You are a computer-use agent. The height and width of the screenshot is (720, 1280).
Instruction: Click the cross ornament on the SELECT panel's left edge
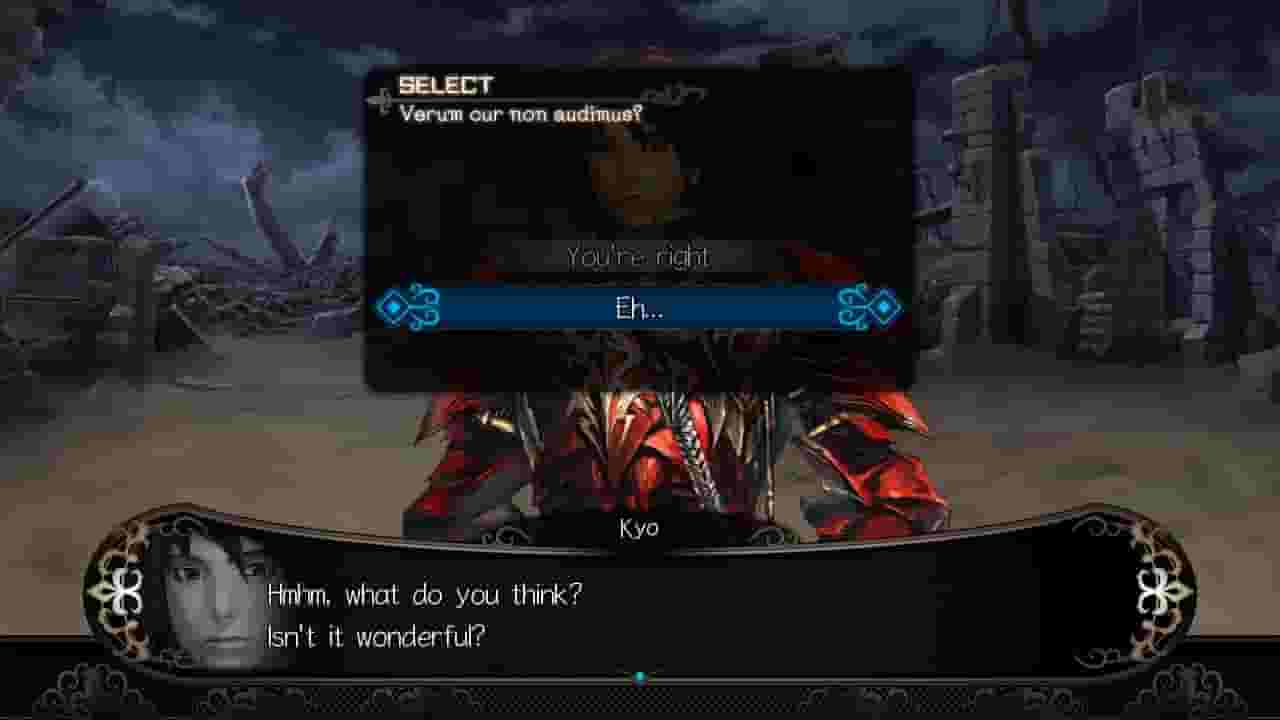tap(383, 99)
